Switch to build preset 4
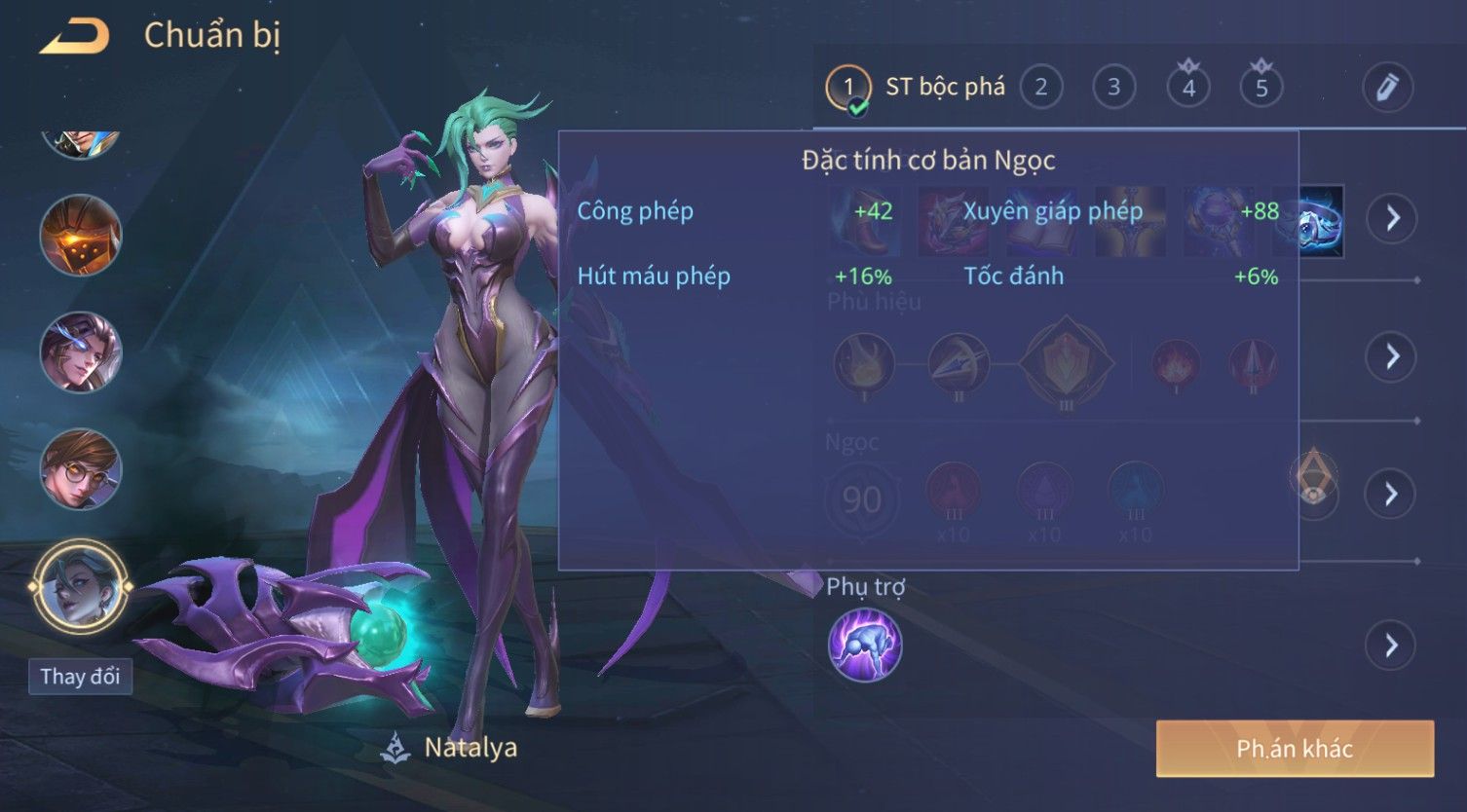The image size is (1467, 812). click(x=1187, y=88)
